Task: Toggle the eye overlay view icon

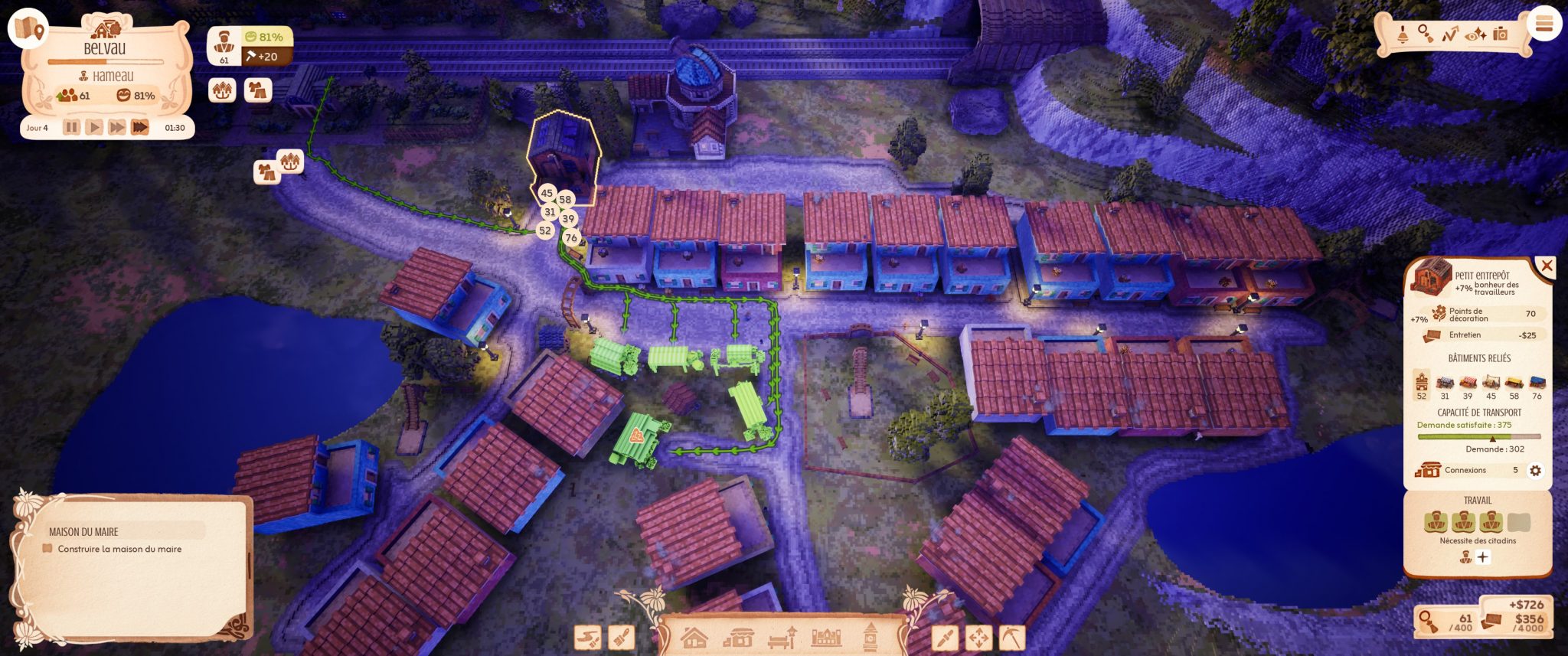Action: [1475, 34]
